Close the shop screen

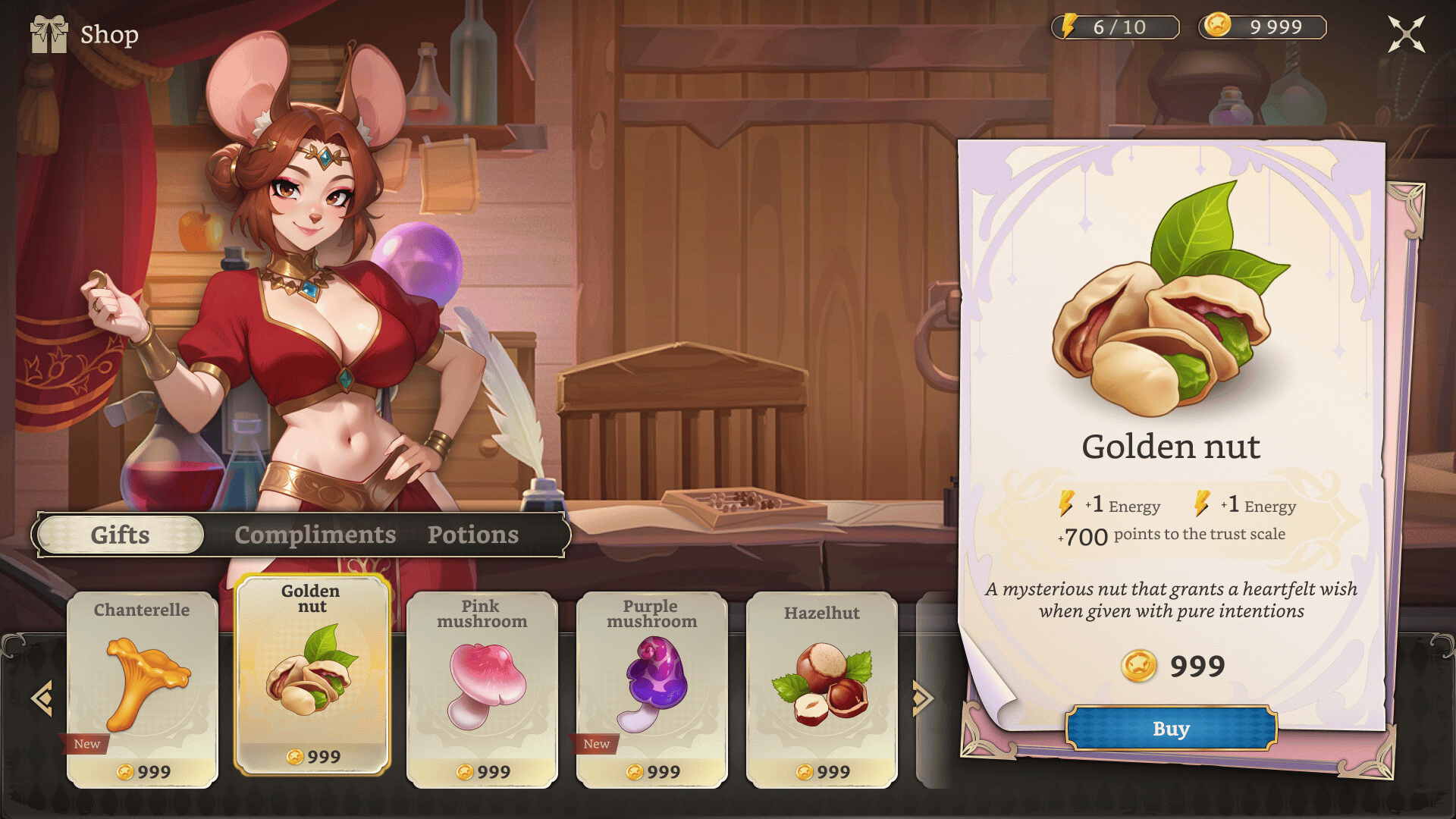click(1406, 34)
